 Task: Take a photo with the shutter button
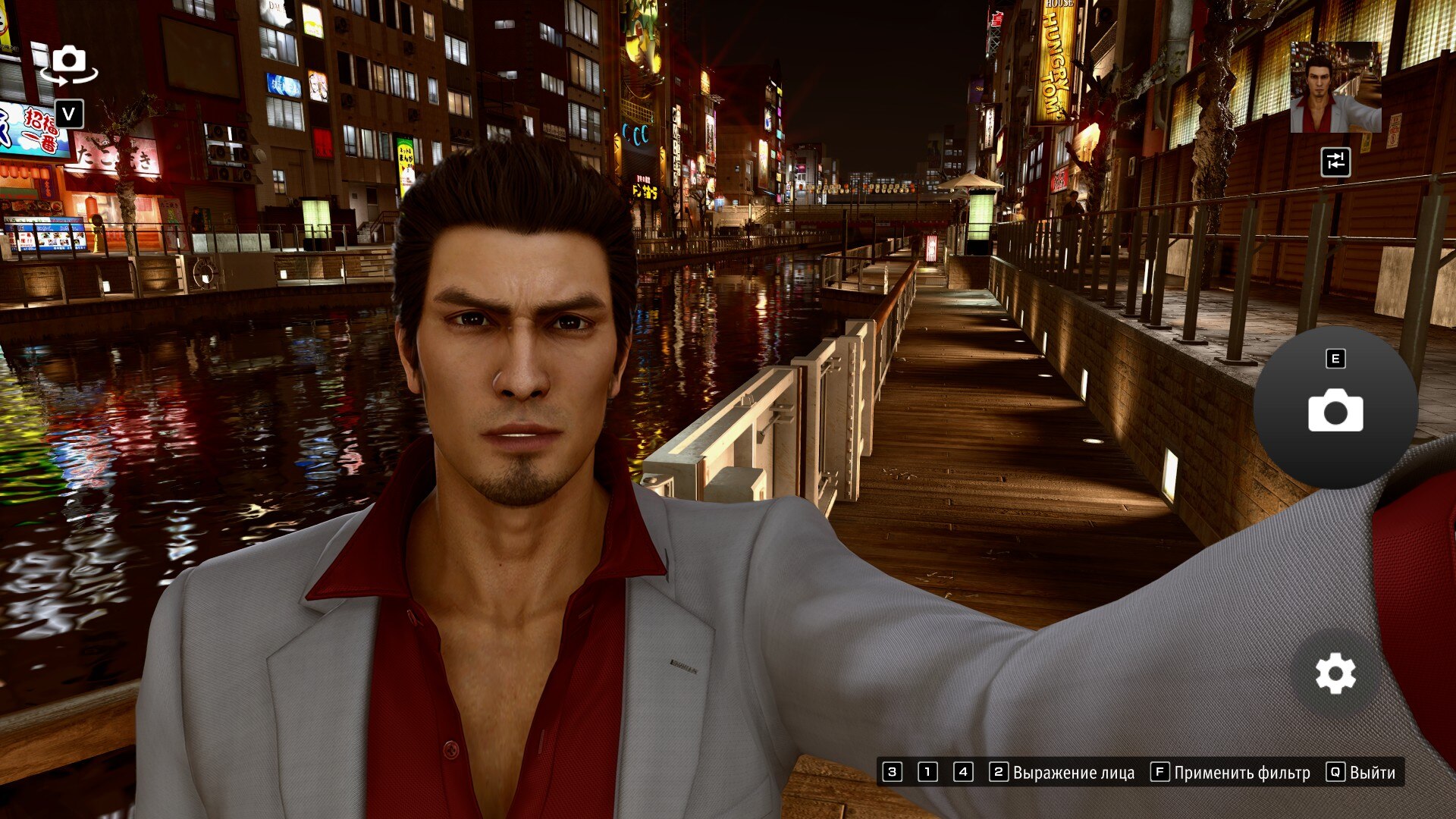(x=1335, y=409)
